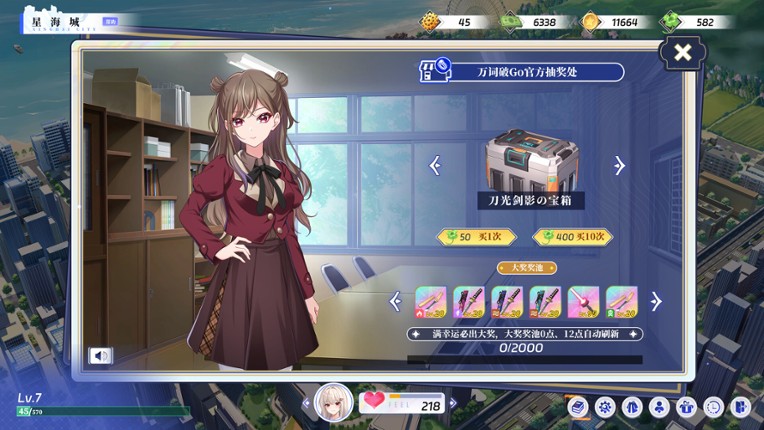Screen dimensions: 764x430
Task: Close the lottery window
Action: [683, 54]
